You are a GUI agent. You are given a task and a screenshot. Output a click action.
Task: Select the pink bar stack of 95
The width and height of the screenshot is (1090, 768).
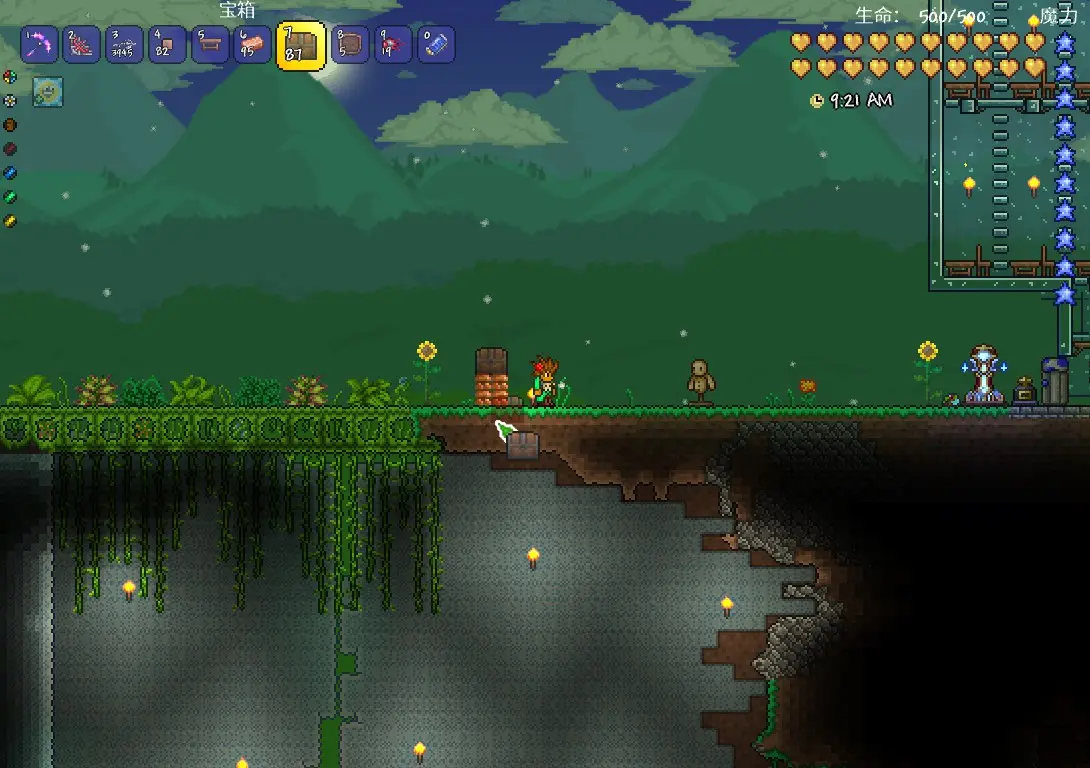(x=252, y=45)
